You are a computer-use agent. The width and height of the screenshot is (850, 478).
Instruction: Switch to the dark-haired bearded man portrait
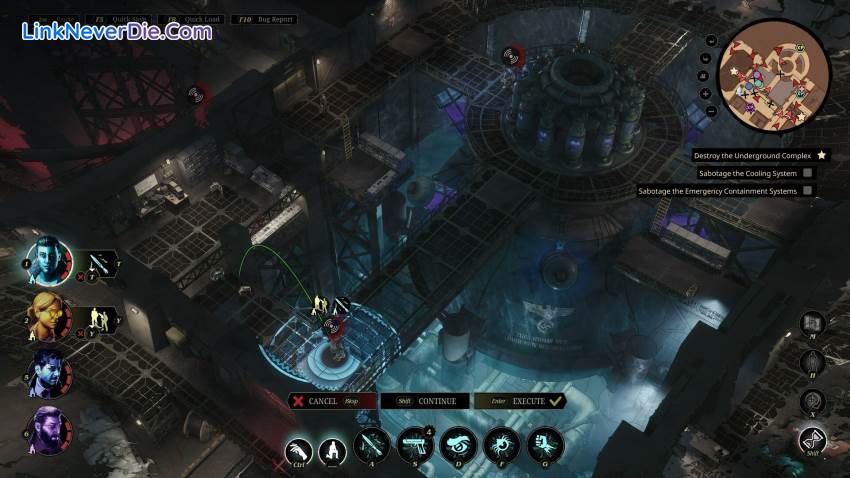pyautogui.click(x=48, y=373)
